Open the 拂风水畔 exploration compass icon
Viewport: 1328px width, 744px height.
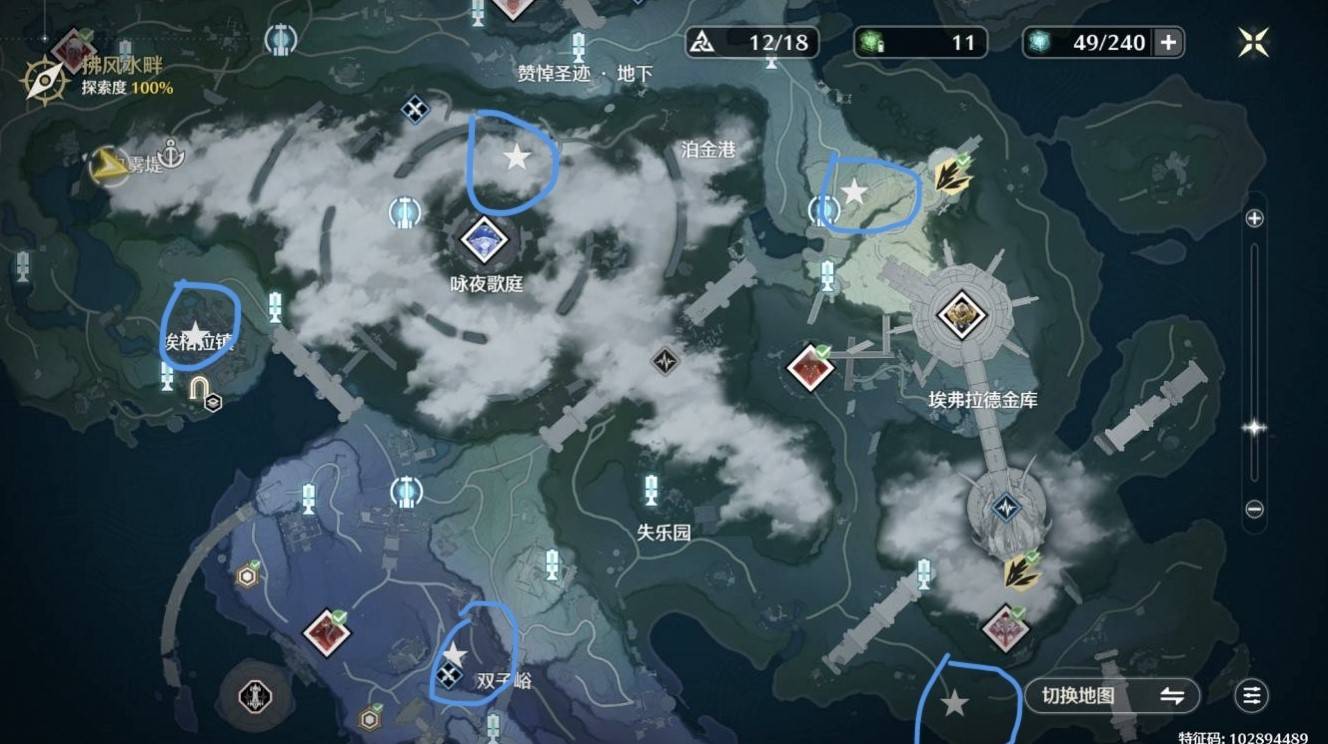[44, 80]
